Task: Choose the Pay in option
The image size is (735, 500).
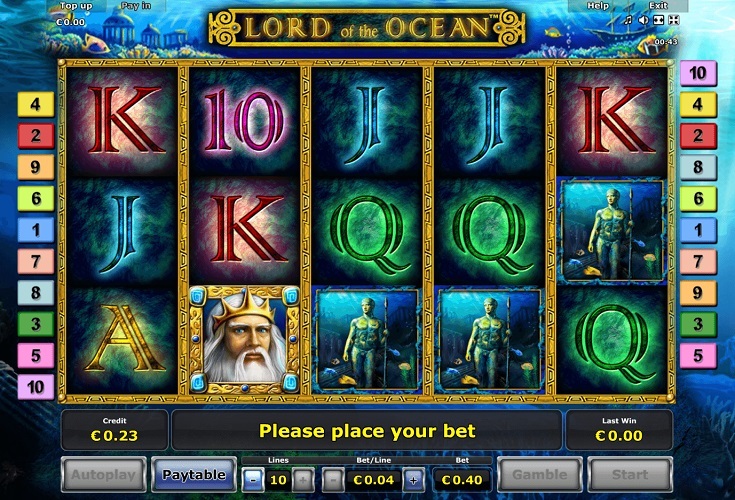Action: [x=134, y=6]
